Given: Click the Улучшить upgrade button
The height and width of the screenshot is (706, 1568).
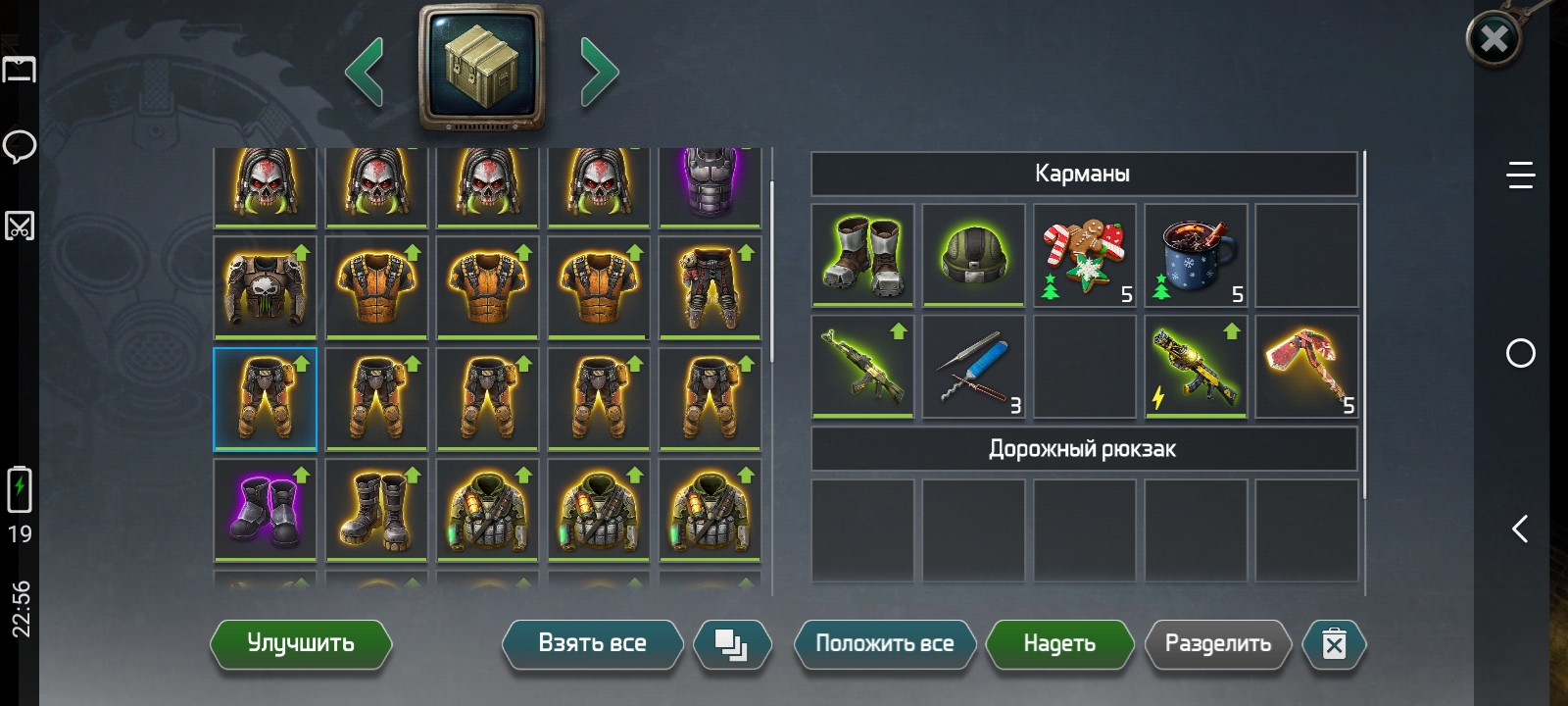Looking at the screenshot, I should point(300,644).
